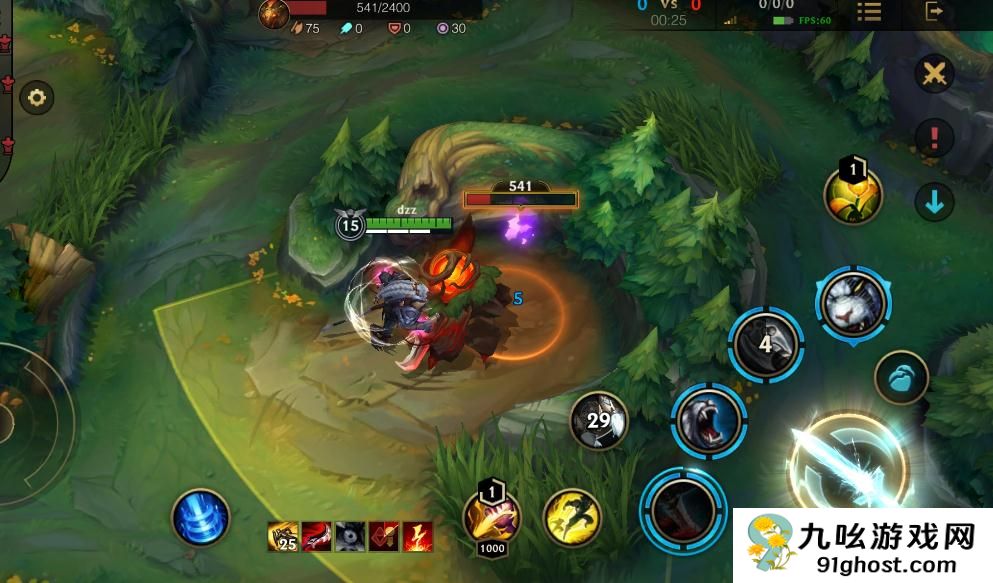Image resolution: width=993 pixels, height=583 pixels.
Task: Open the settings gear
Action: coord(38,98)
